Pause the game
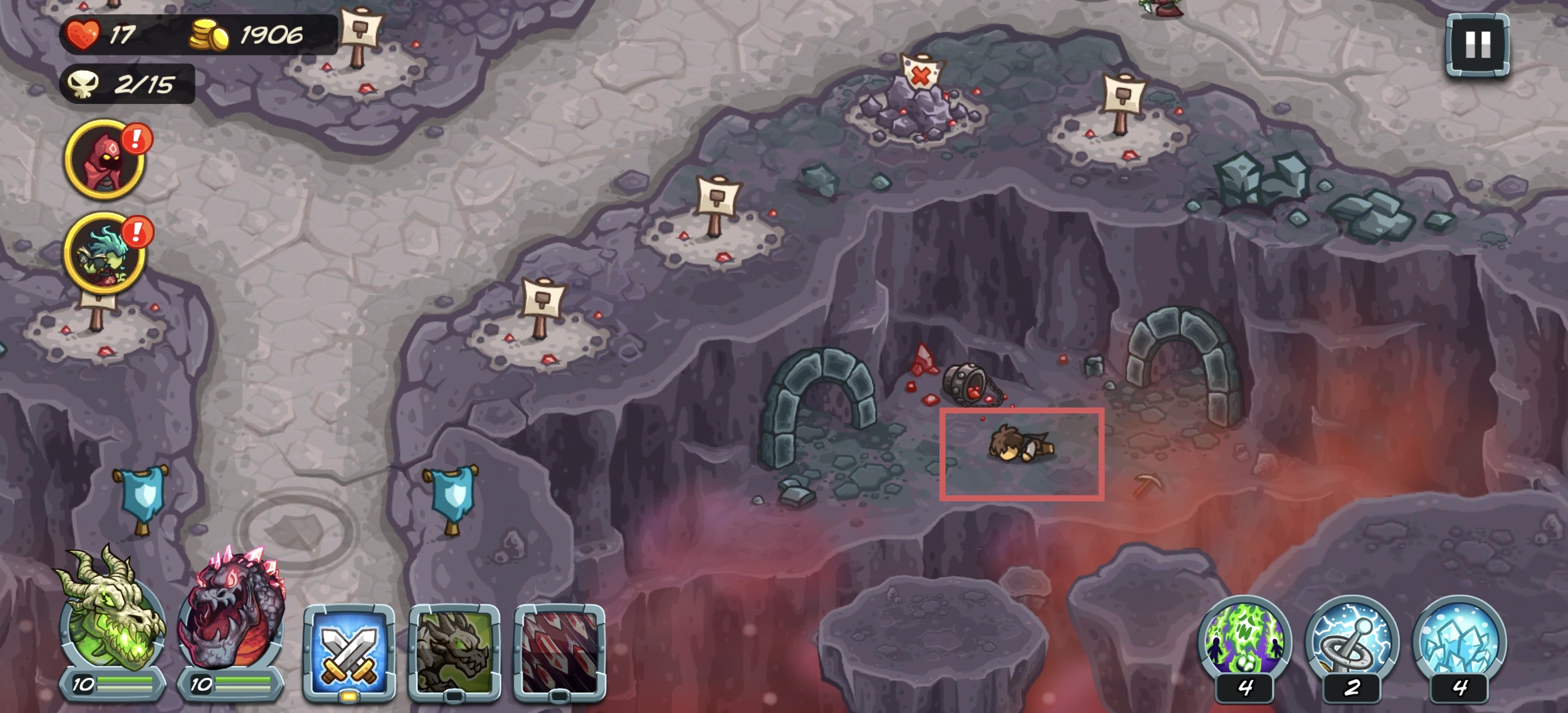 (x=1477, y=45)
